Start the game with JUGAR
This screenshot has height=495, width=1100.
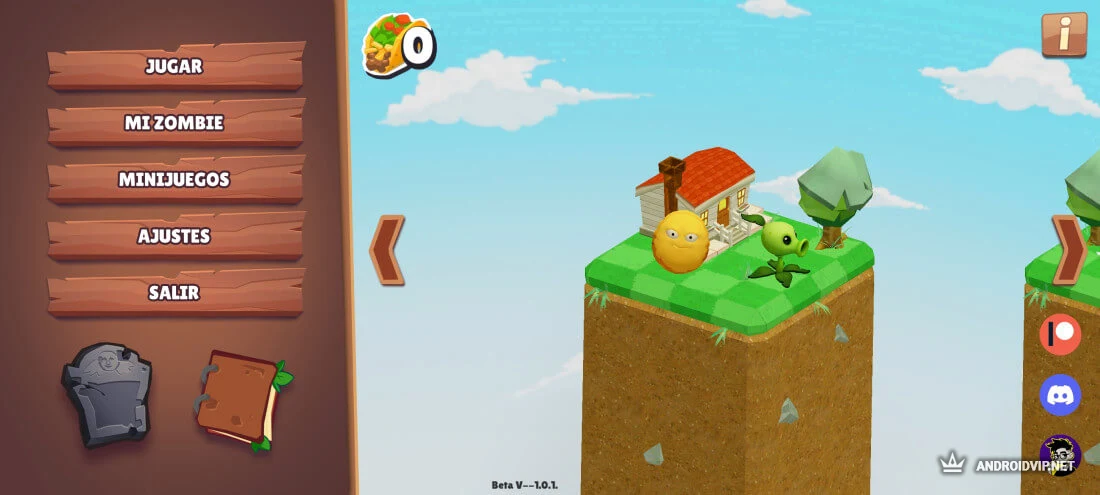point(175,67)
